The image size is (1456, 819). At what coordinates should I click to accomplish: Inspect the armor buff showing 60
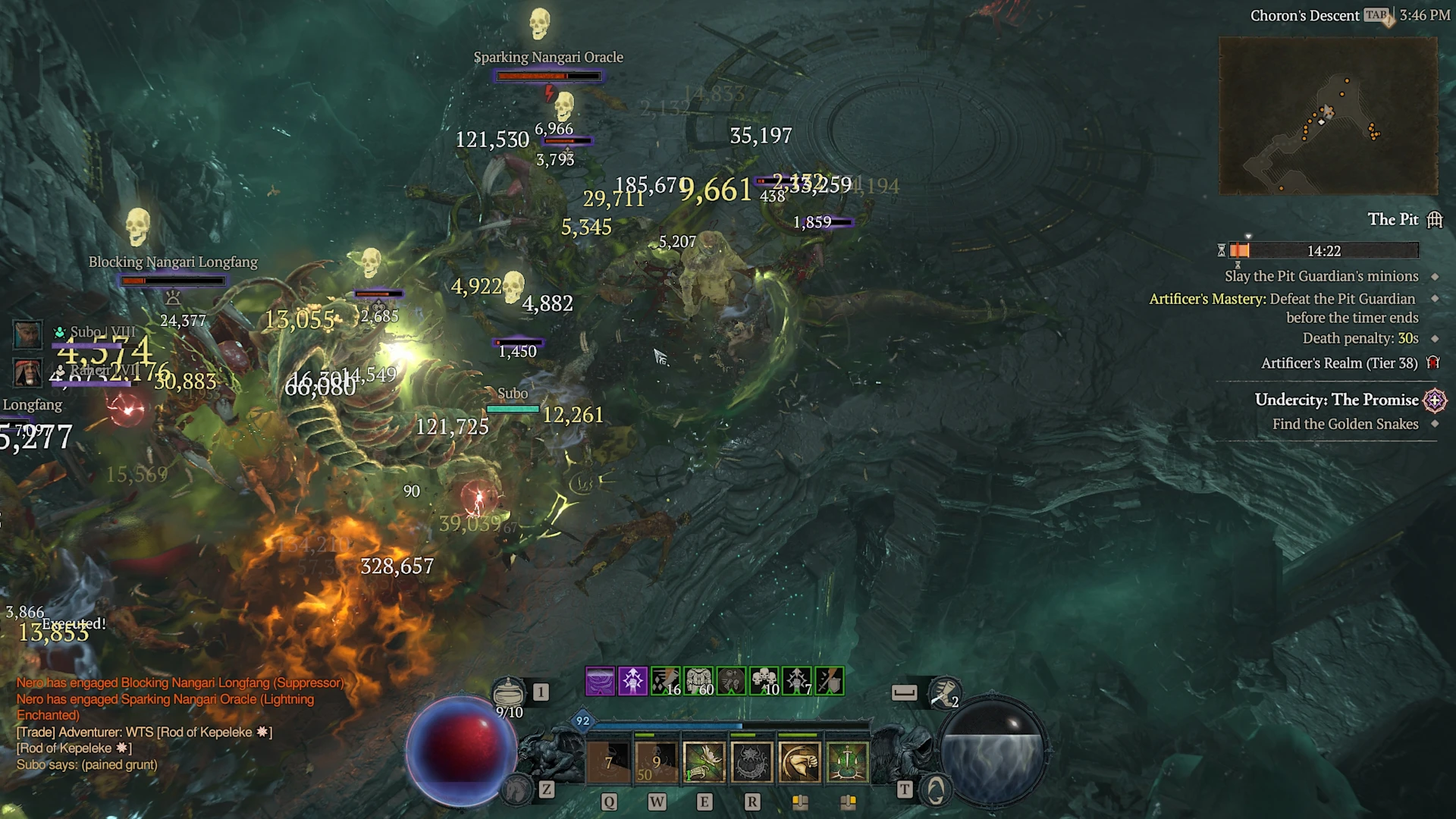click(x=698, y=681)
